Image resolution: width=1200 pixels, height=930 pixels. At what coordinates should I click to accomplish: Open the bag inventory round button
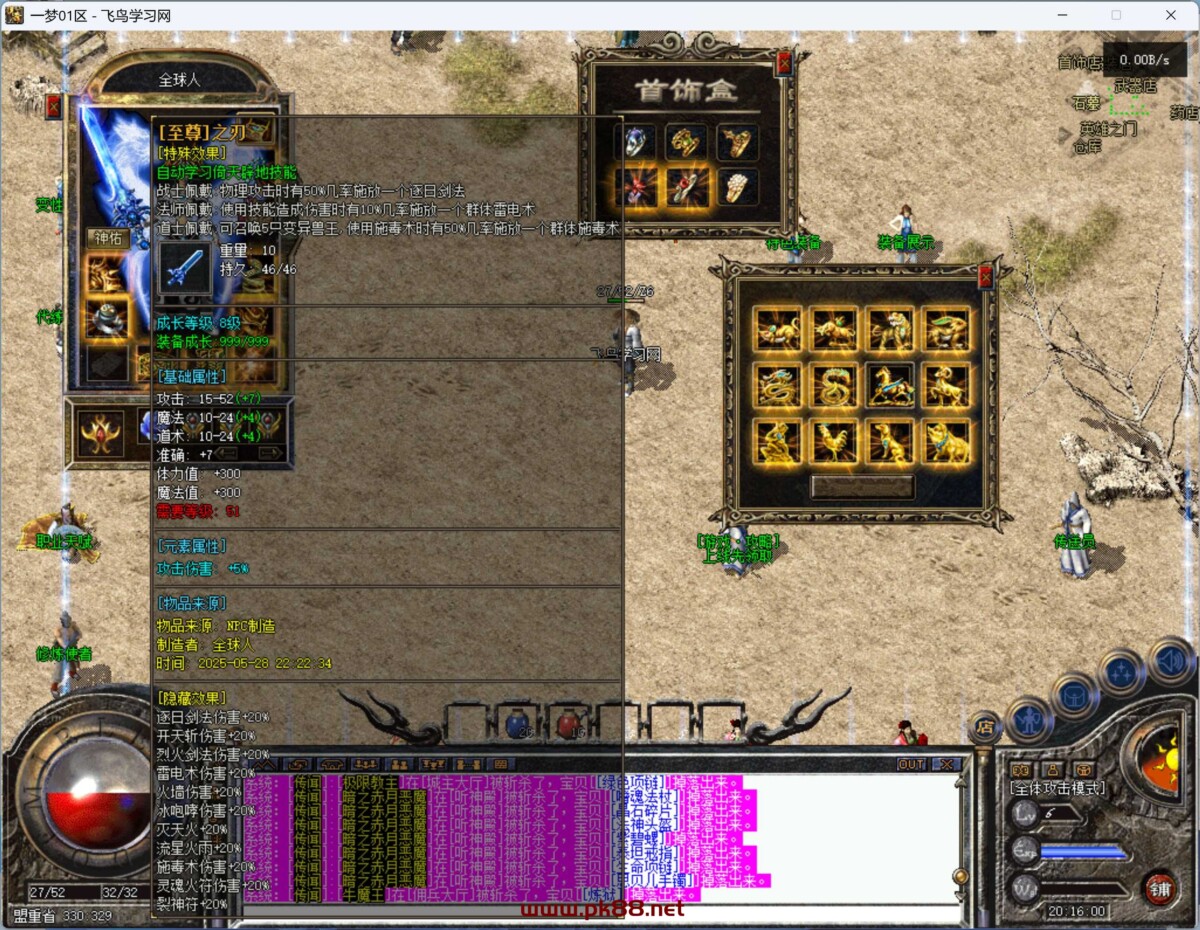click(1075, 692)
